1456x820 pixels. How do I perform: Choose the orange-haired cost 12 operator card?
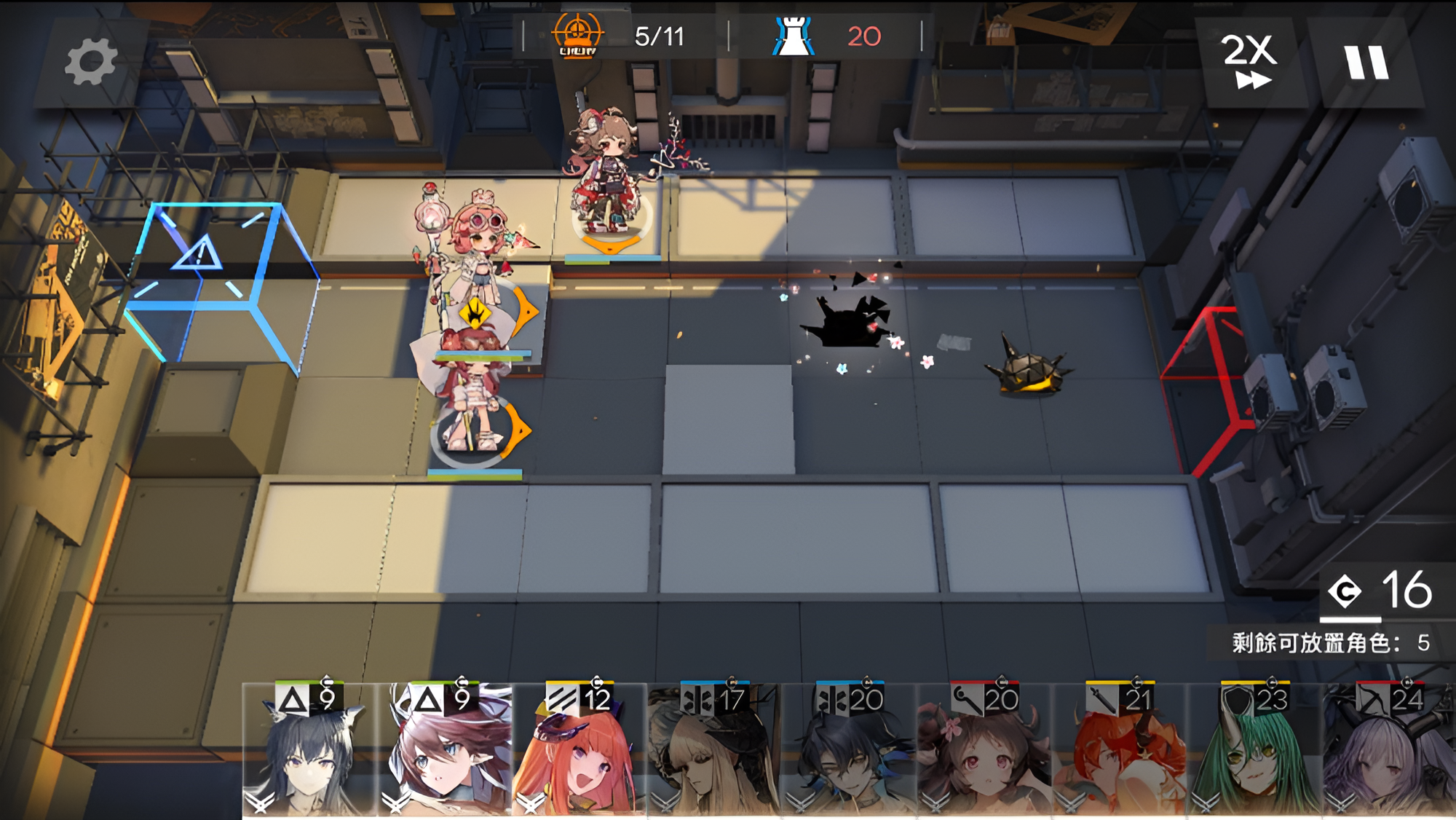click(579, 750)
